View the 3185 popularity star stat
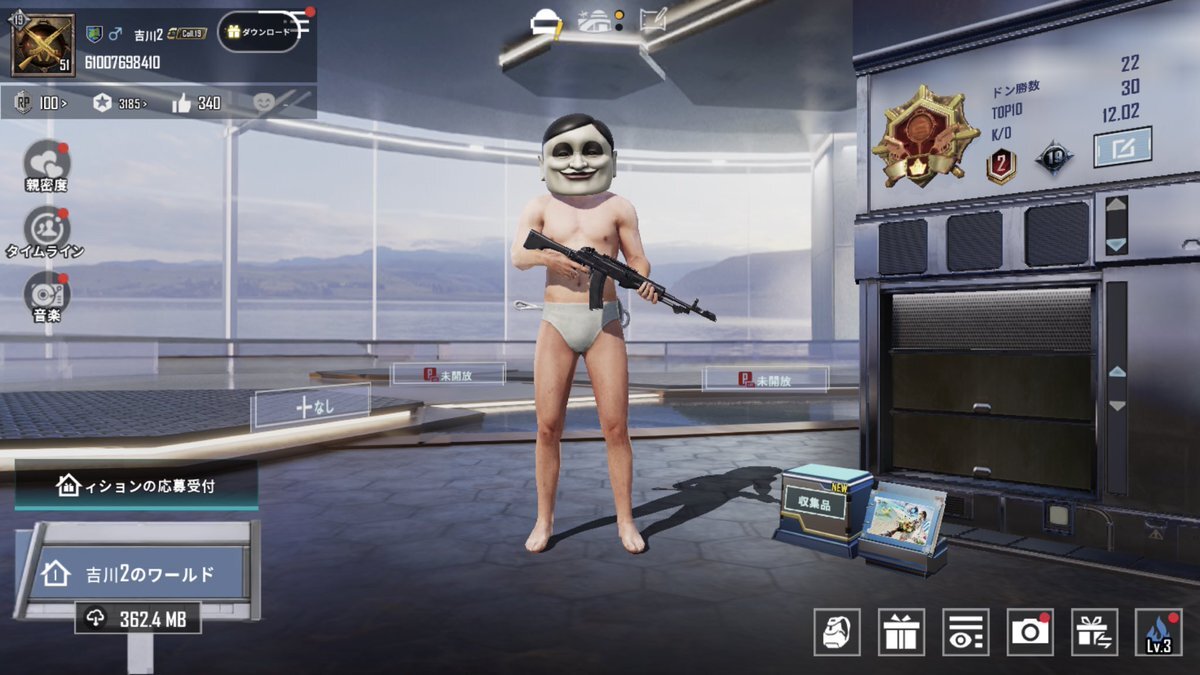Image resolution: width=1200 pixels, height=675 pixels. tap(119, 102)
